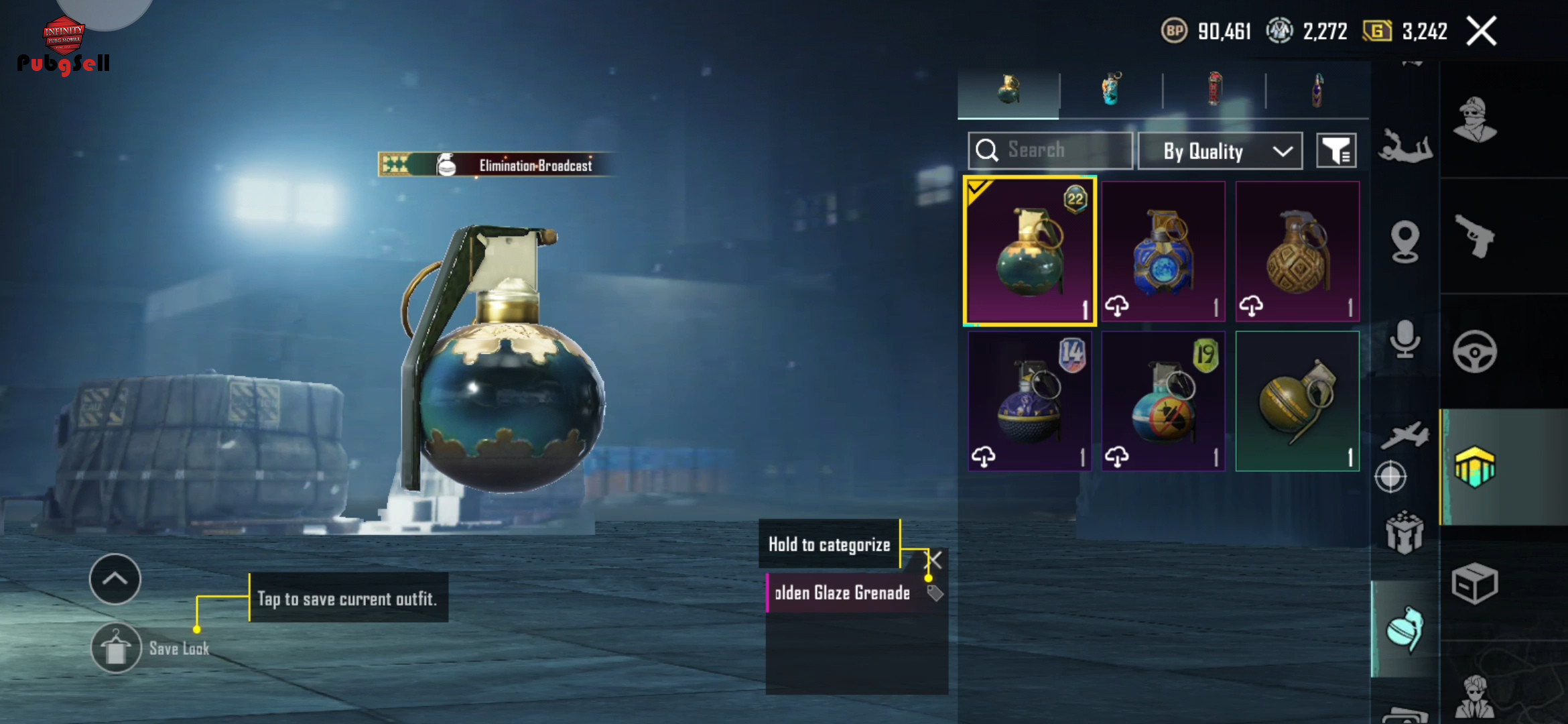Pick the purple level 14 grenade skin
Image resolution: width=1568 pixels, height=724 pixels.
(x=1030, y=401)
